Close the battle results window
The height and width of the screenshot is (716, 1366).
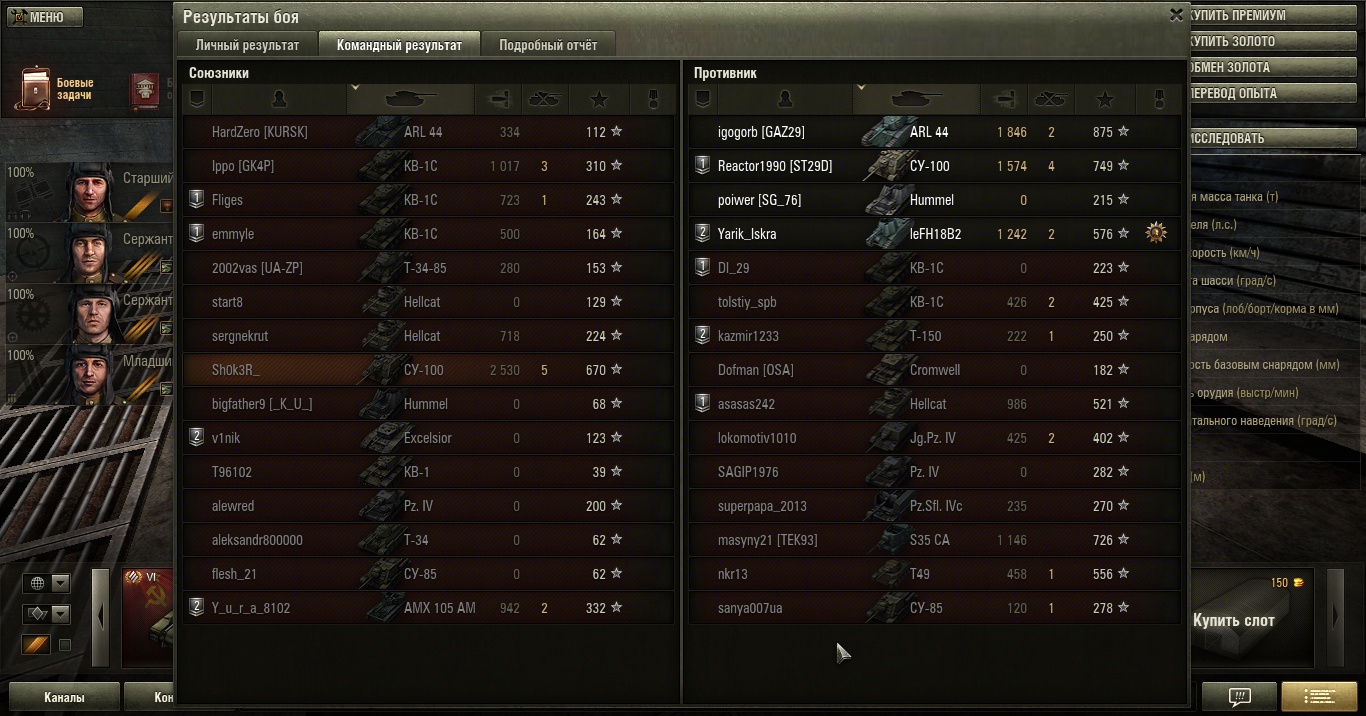(x=1176, y=15)
